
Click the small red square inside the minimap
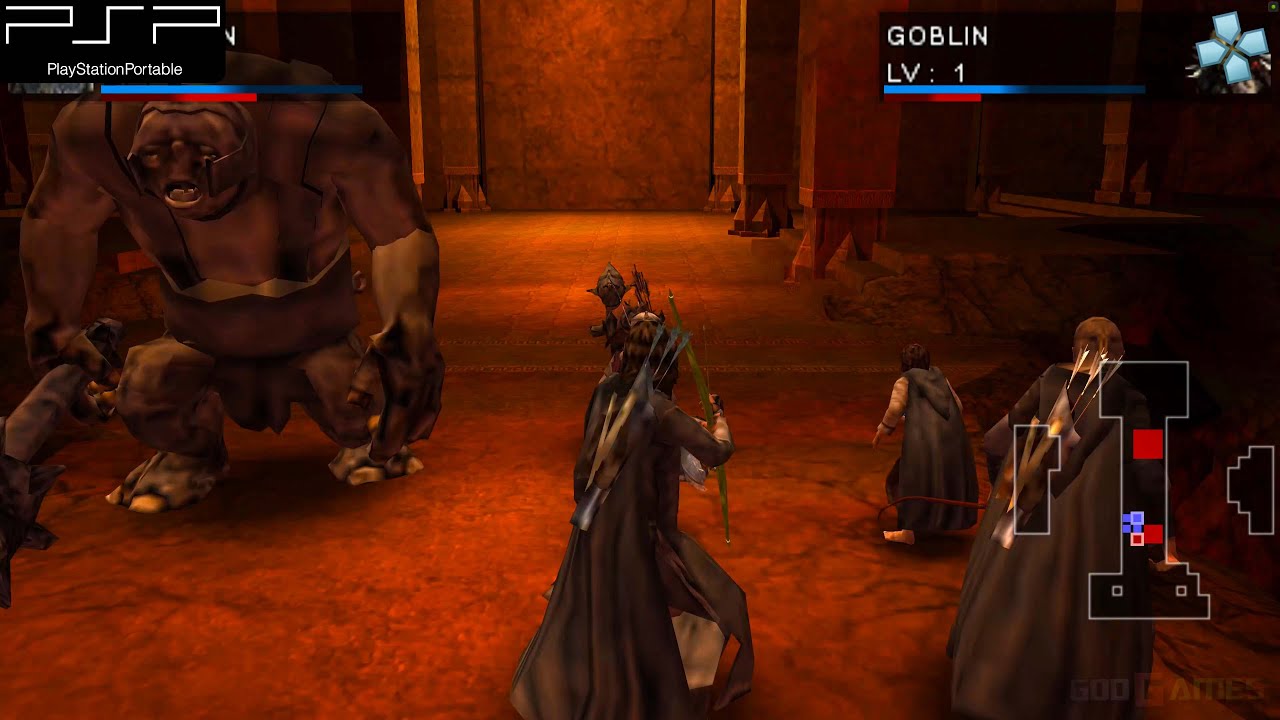point(1136,540)
